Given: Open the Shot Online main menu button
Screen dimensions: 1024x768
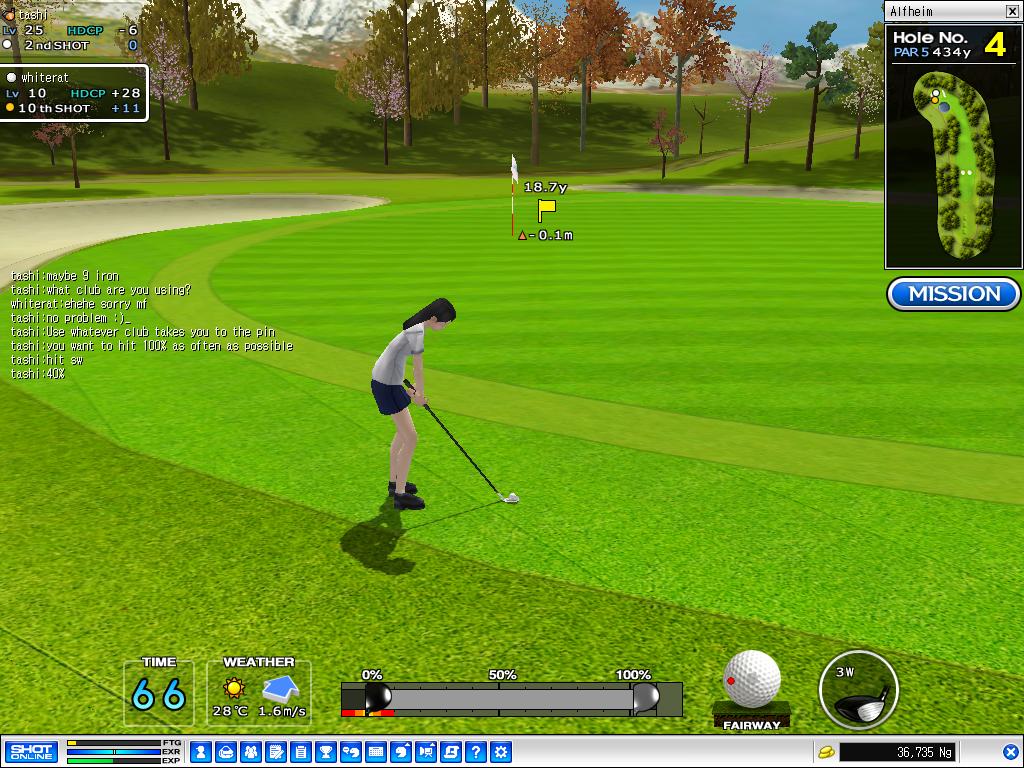Looking at the screenshot, I should coord(31,751).
